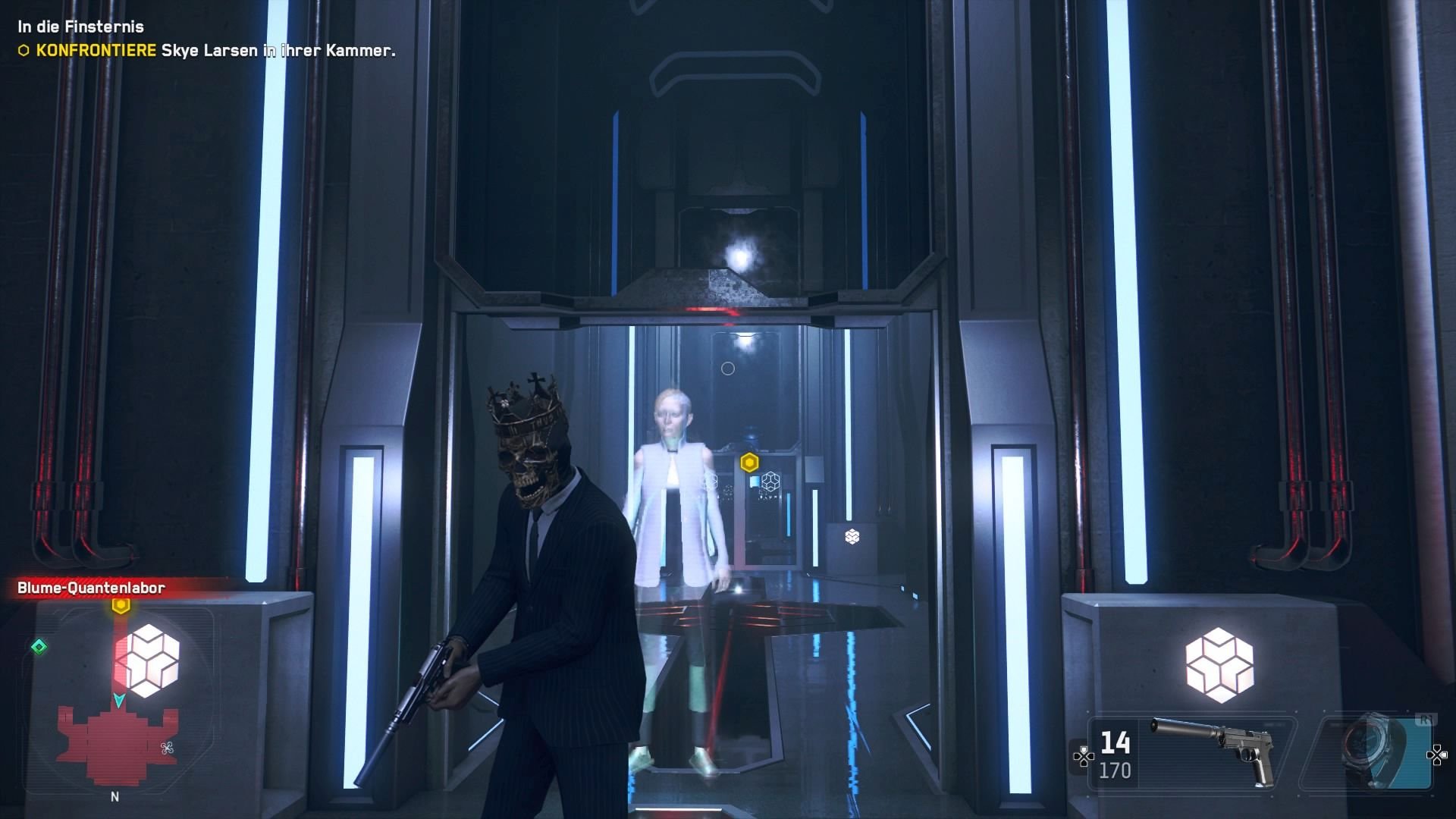The width and height of the screenshot is (1456, 819).
Task: Toggle the R1 prompt on the gadget slot
Action: [x=1427, y=720]
